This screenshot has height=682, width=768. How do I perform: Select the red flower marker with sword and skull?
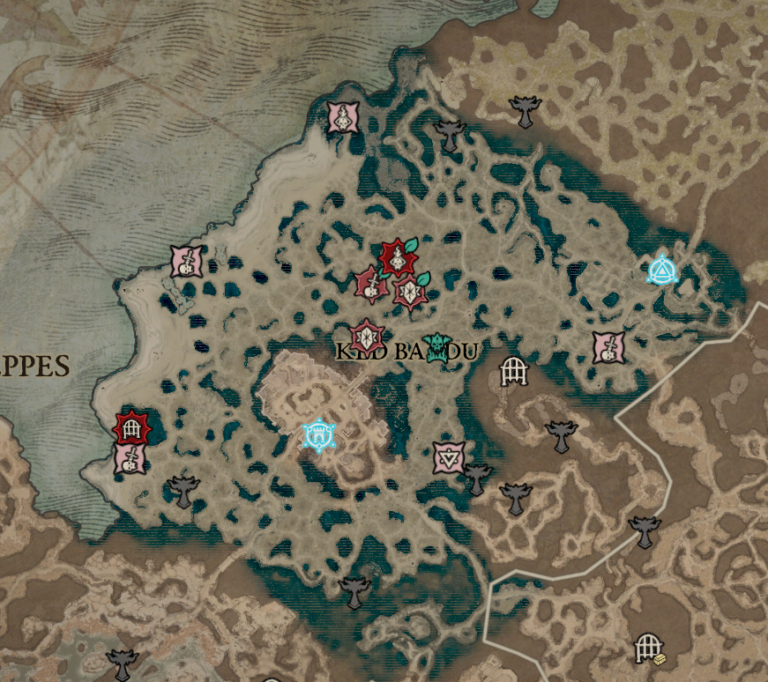pos(371,285)
